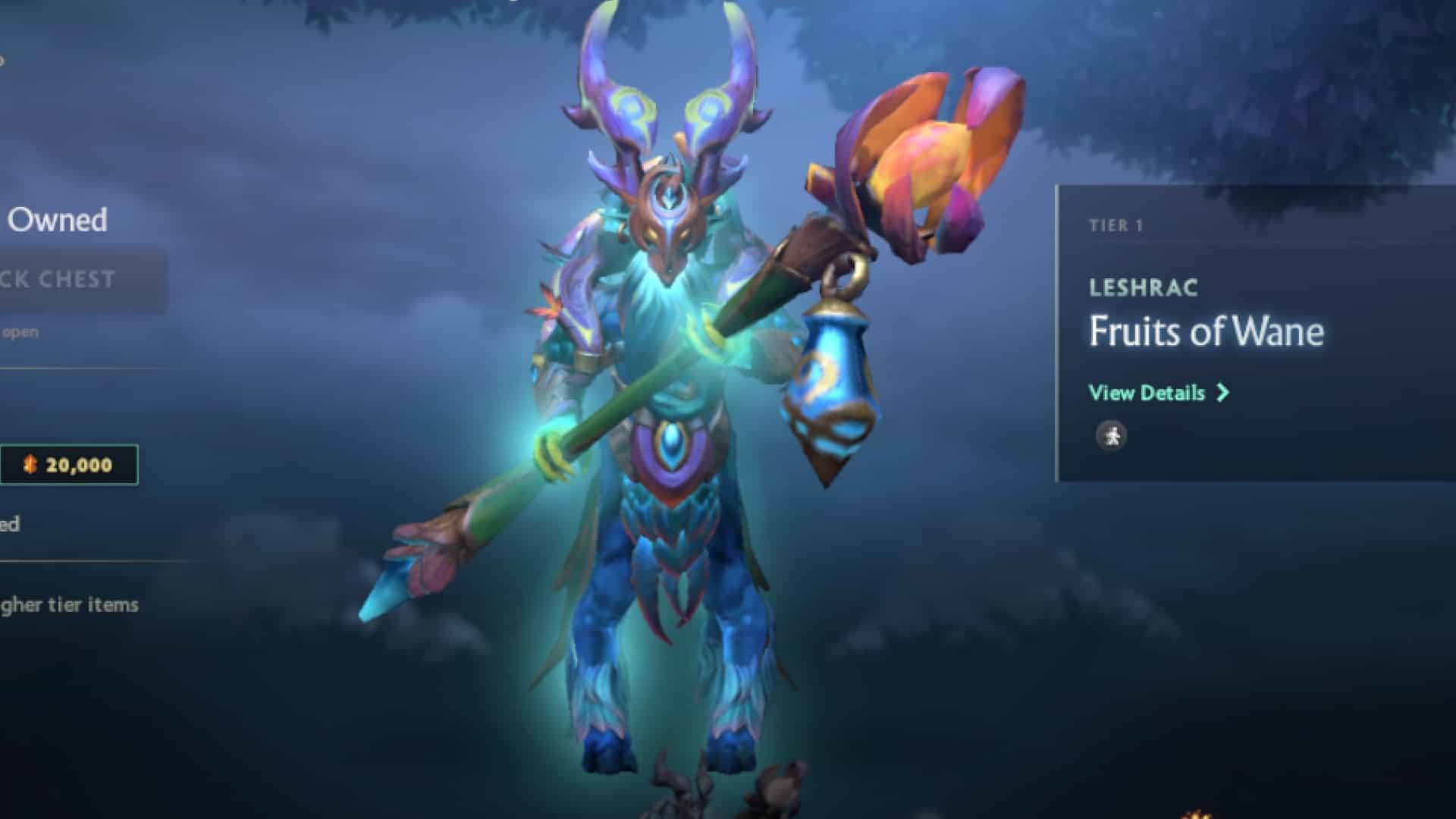1456x819 pixels.
Task: Buy the chest for 20,000 shards
Action: pyautogui.click(x=68, y=464)
